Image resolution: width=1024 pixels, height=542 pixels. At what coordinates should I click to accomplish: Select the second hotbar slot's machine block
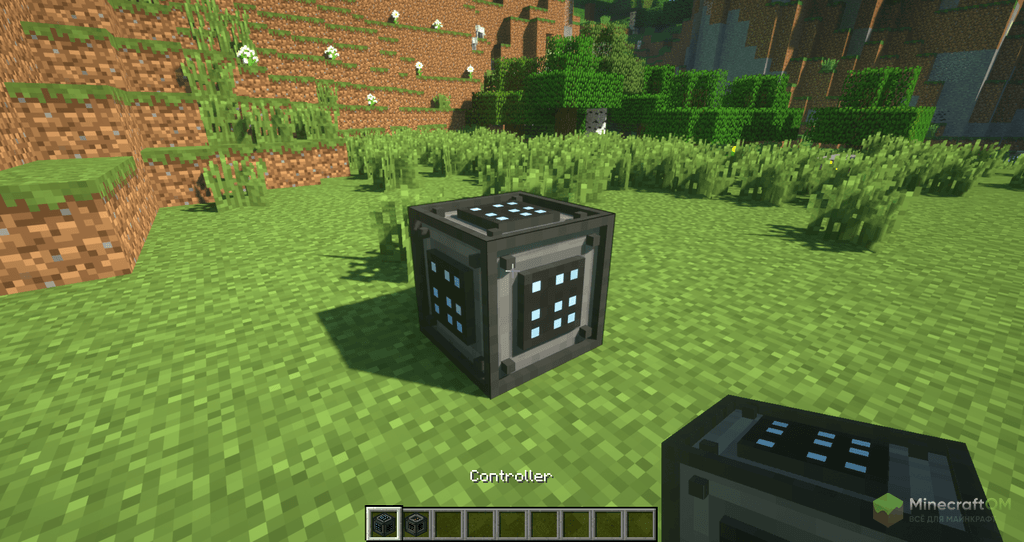415,523
